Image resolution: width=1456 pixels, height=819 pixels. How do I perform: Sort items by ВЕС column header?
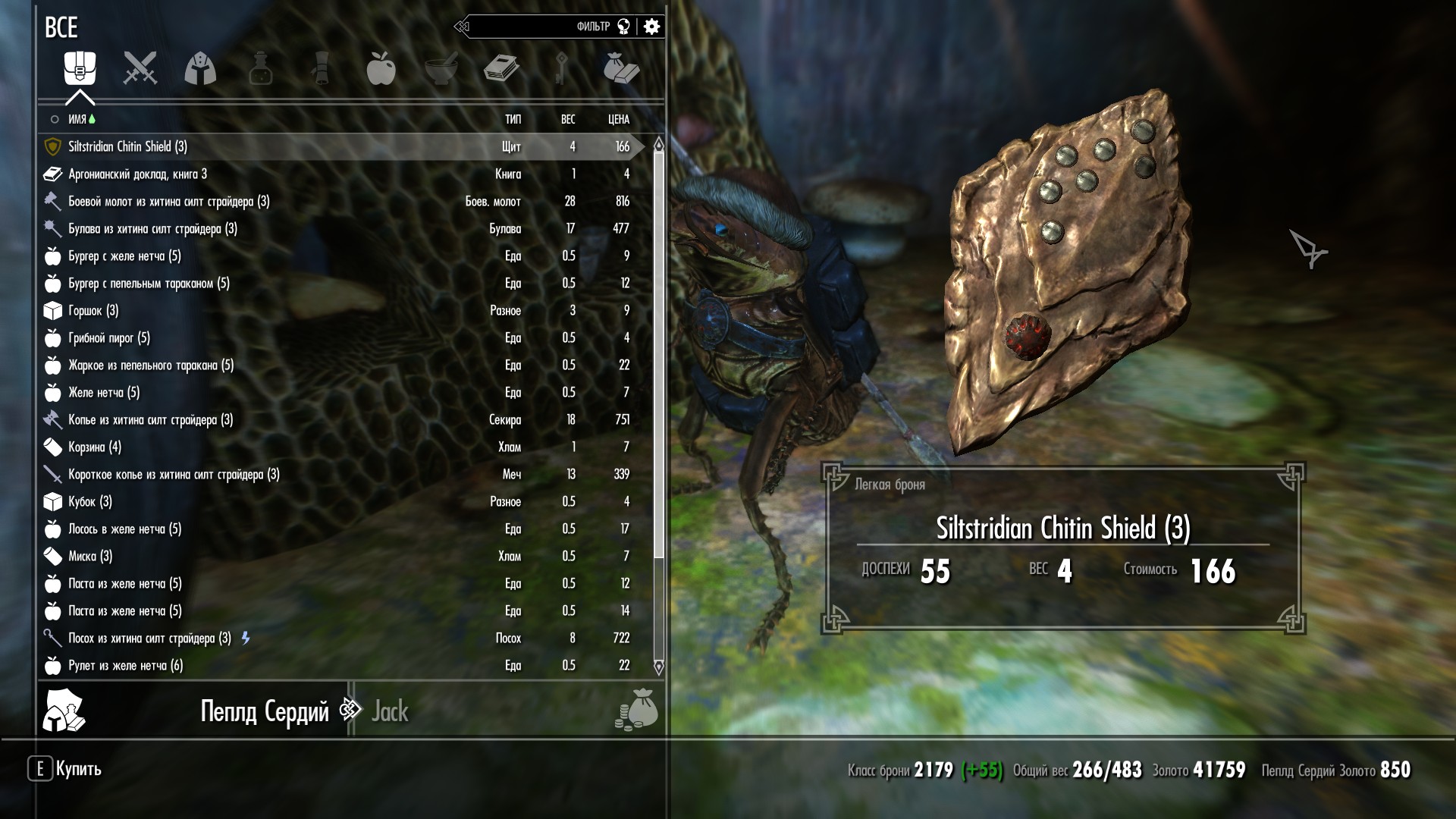point(567,119)
